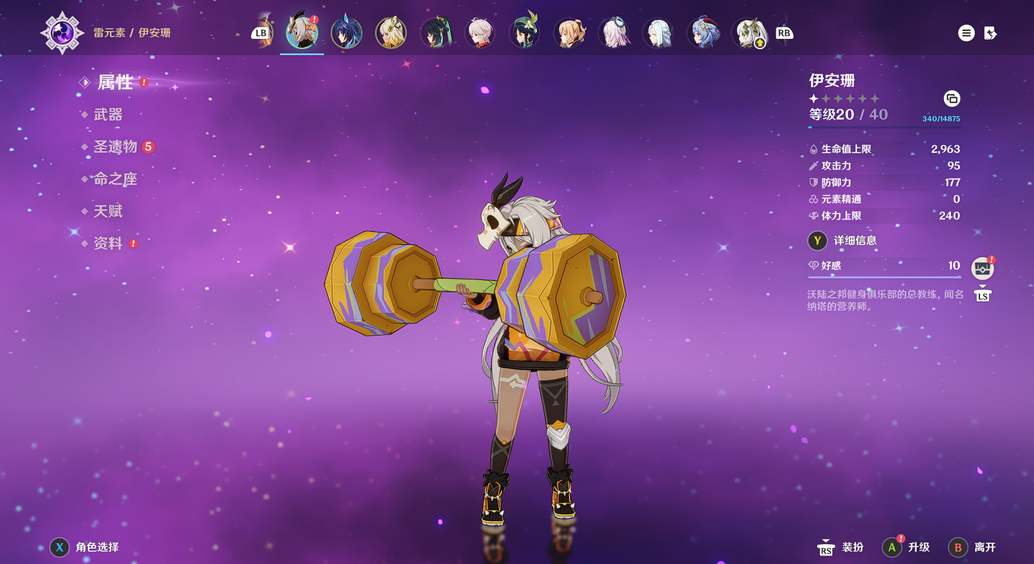Switch to the green-hat braided character portrait
This screenshot has height=564, width=1034.
[x=525, y=33]
